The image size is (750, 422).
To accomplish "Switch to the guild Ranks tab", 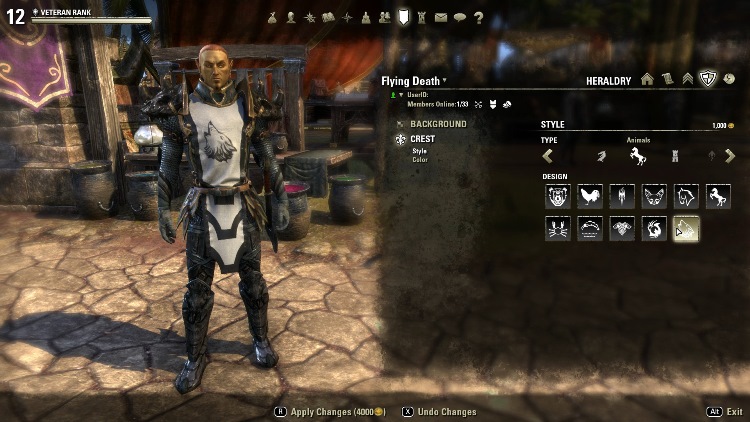I will point(688,79).
